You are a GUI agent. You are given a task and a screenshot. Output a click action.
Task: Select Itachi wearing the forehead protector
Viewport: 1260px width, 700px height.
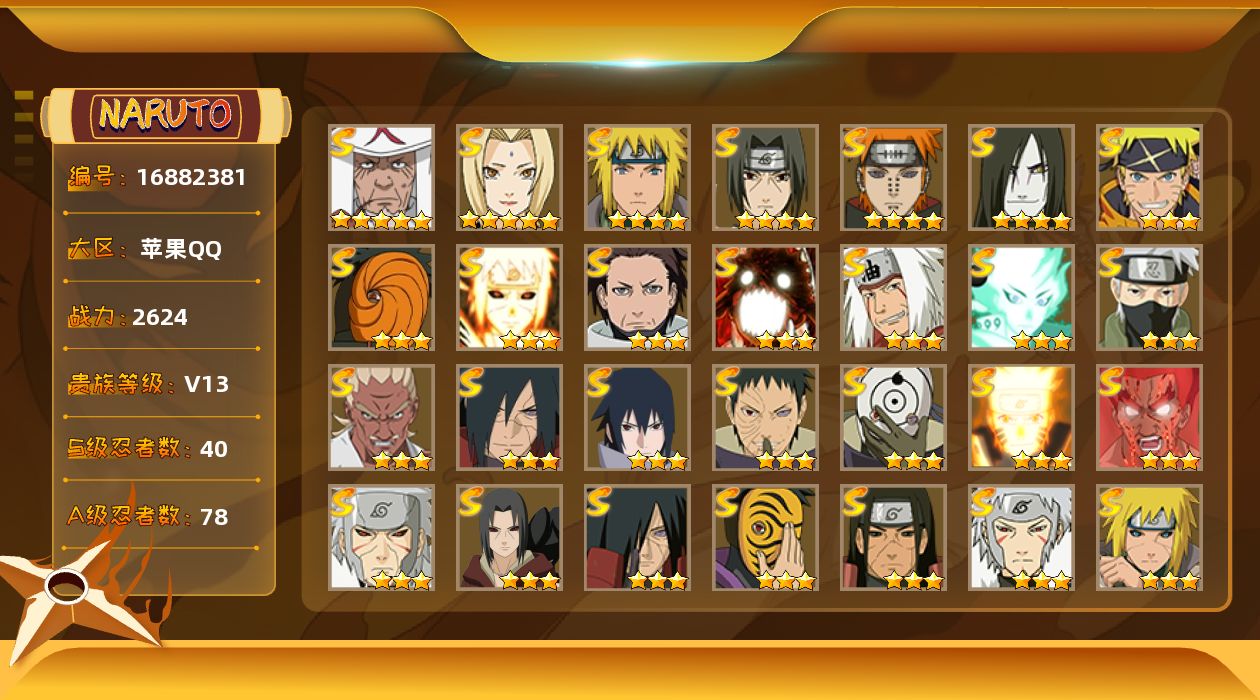point(765,178)
